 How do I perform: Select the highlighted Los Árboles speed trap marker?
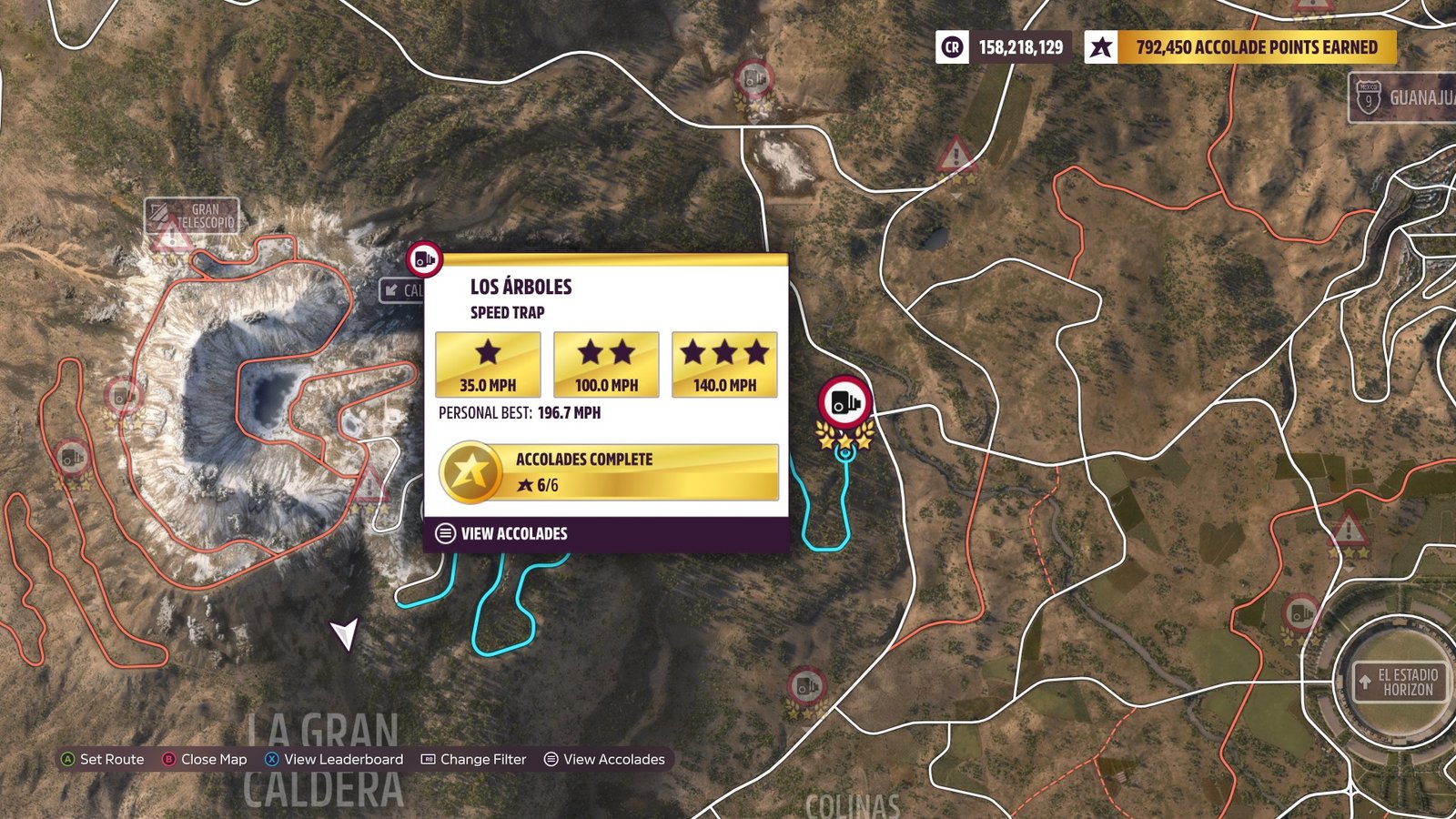pos(845,402)
